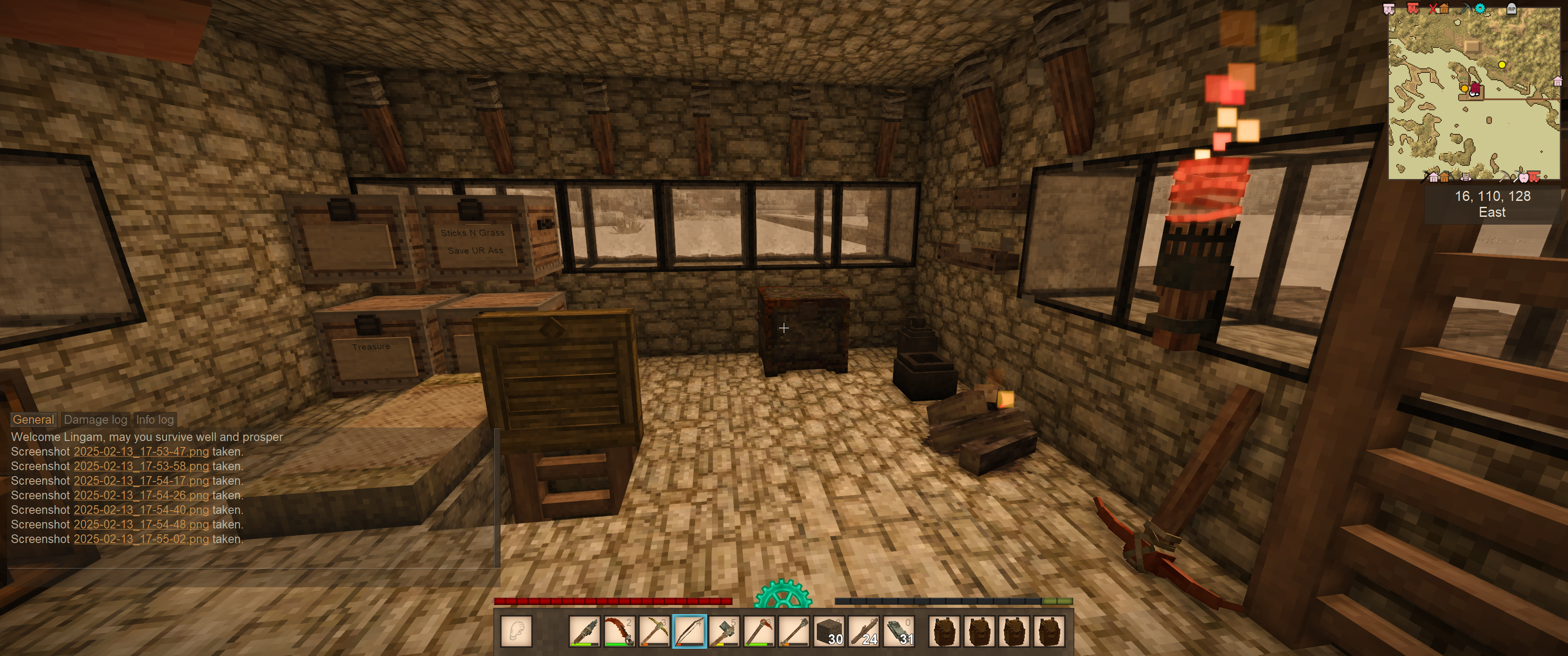Screen dimensions: 1568x656
Task: Open the Damage log tab
Action: click(96, 419)
